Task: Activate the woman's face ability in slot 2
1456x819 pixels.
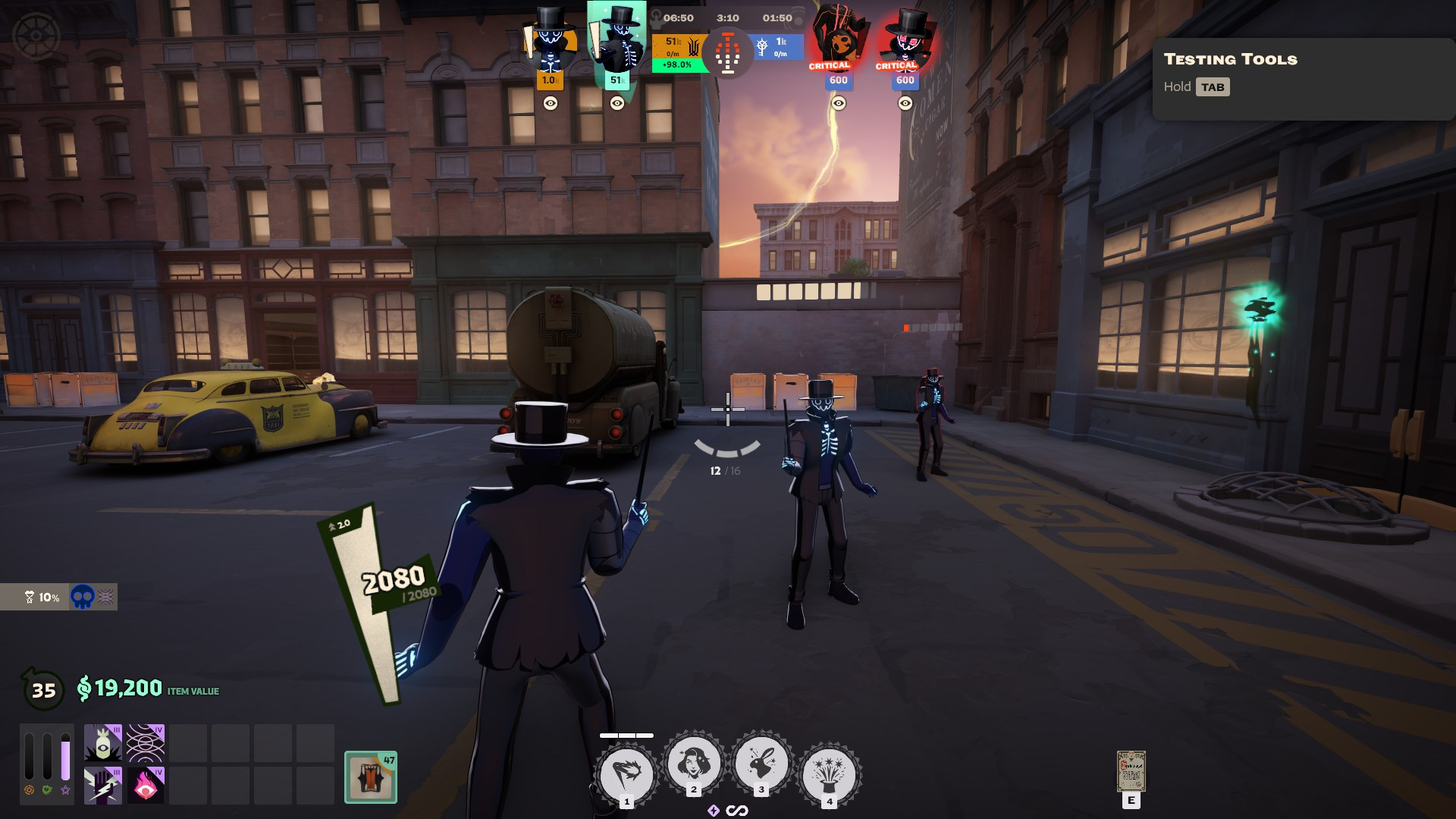Action: [693, 763]
